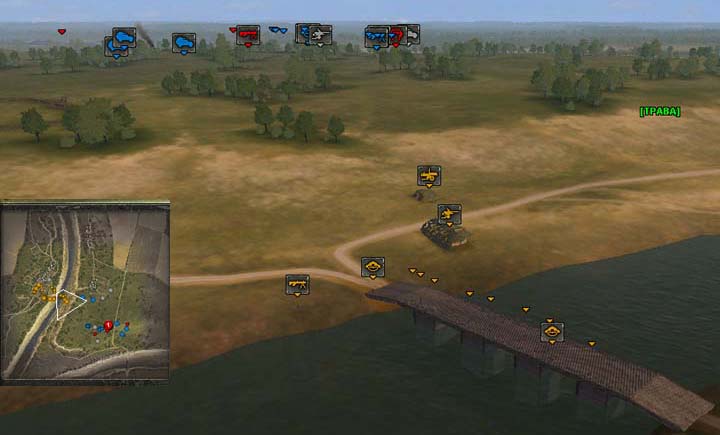Select the yellow field gun marker behind the tank

pos(428,176)
